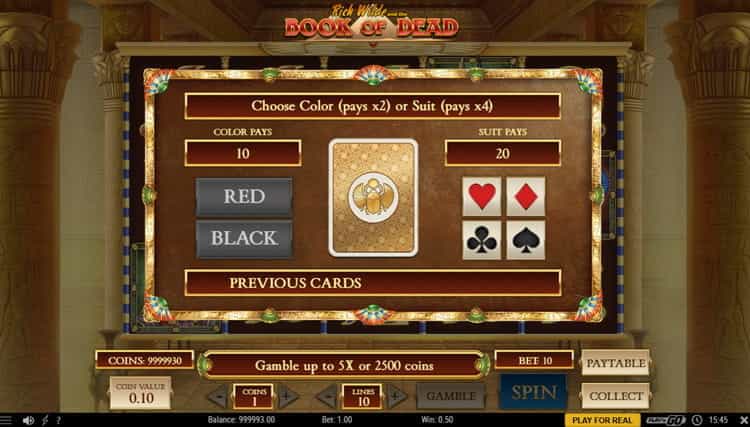Pick the diamonds suit
Screen dimensions: 750x427
pyautogui.click(x=525, y=195)
